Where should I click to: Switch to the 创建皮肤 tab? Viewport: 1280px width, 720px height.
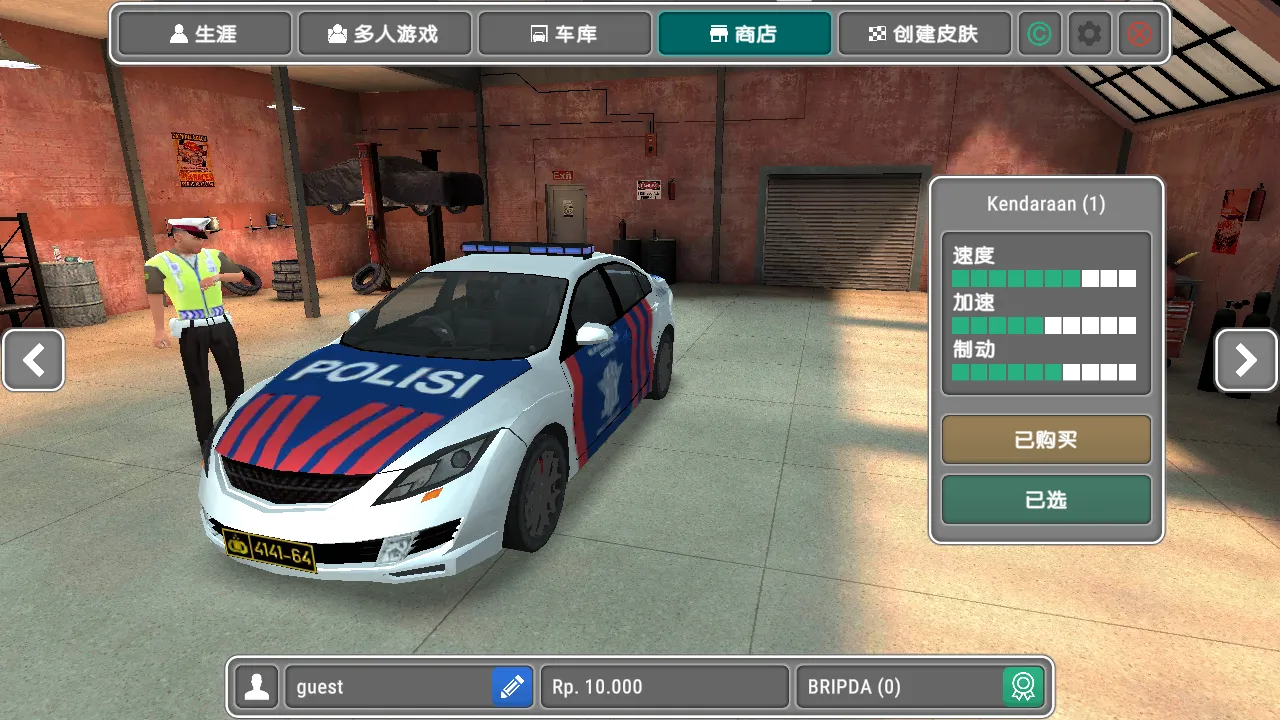[x=924, y=32]
